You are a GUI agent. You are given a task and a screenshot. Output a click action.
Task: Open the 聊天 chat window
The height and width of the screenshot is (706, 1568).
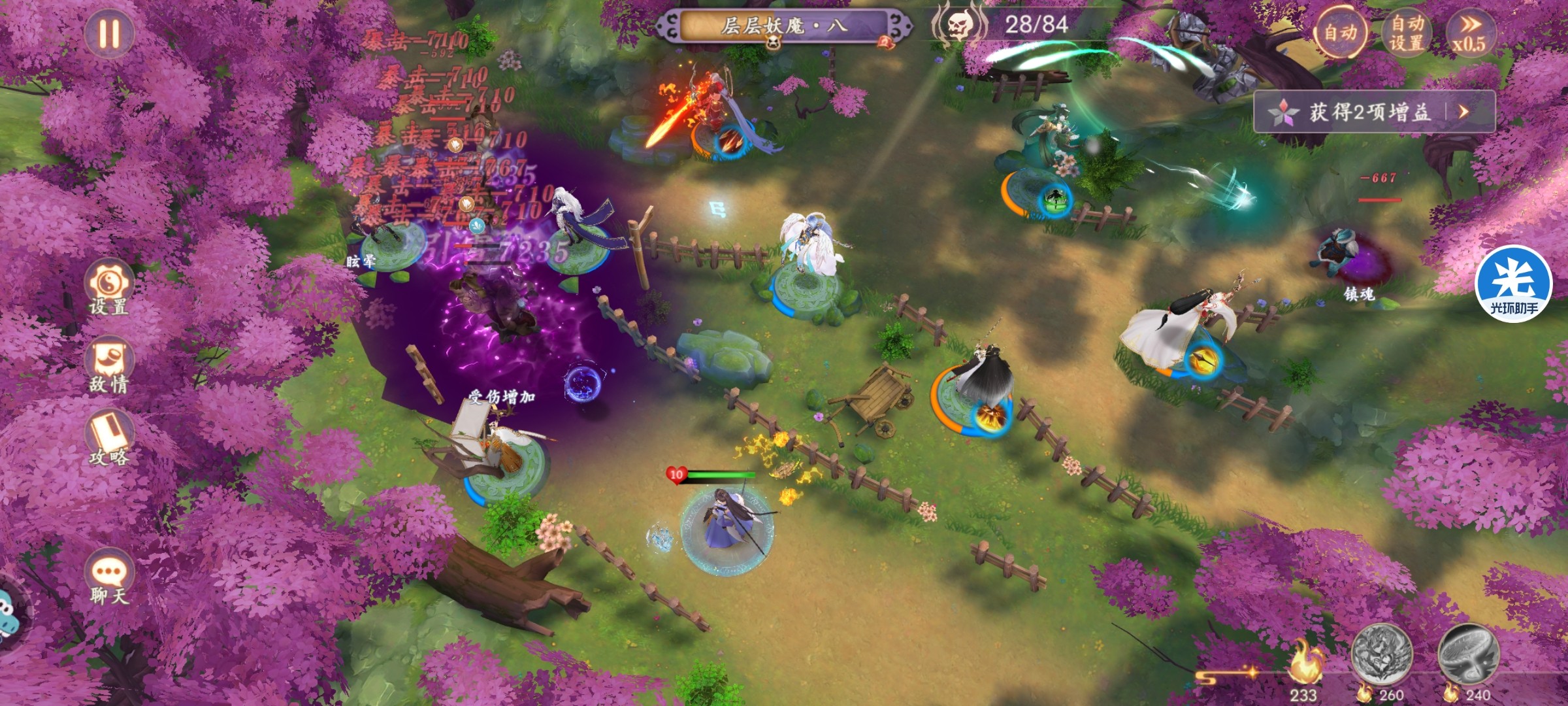click(109, 579)
